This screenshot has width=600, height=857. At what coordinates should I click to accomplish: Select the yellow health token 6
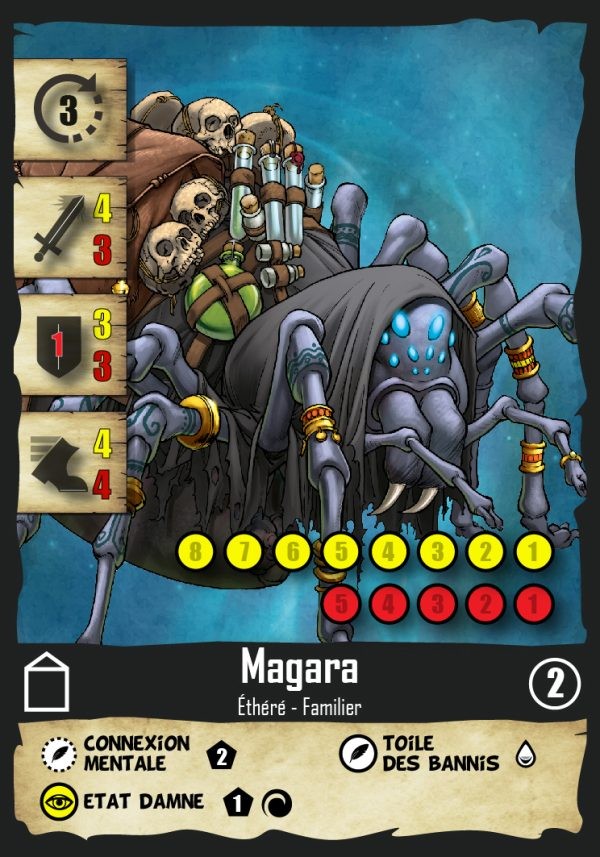[293, 553]
